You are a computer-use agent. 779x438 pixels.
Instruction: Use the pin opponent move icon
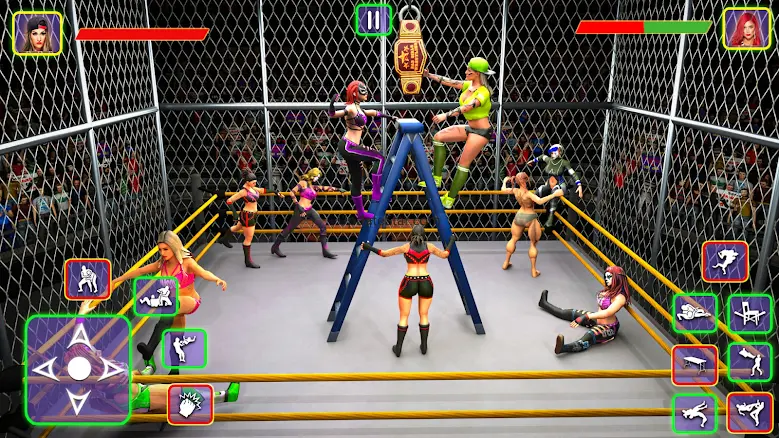[694, 313]
